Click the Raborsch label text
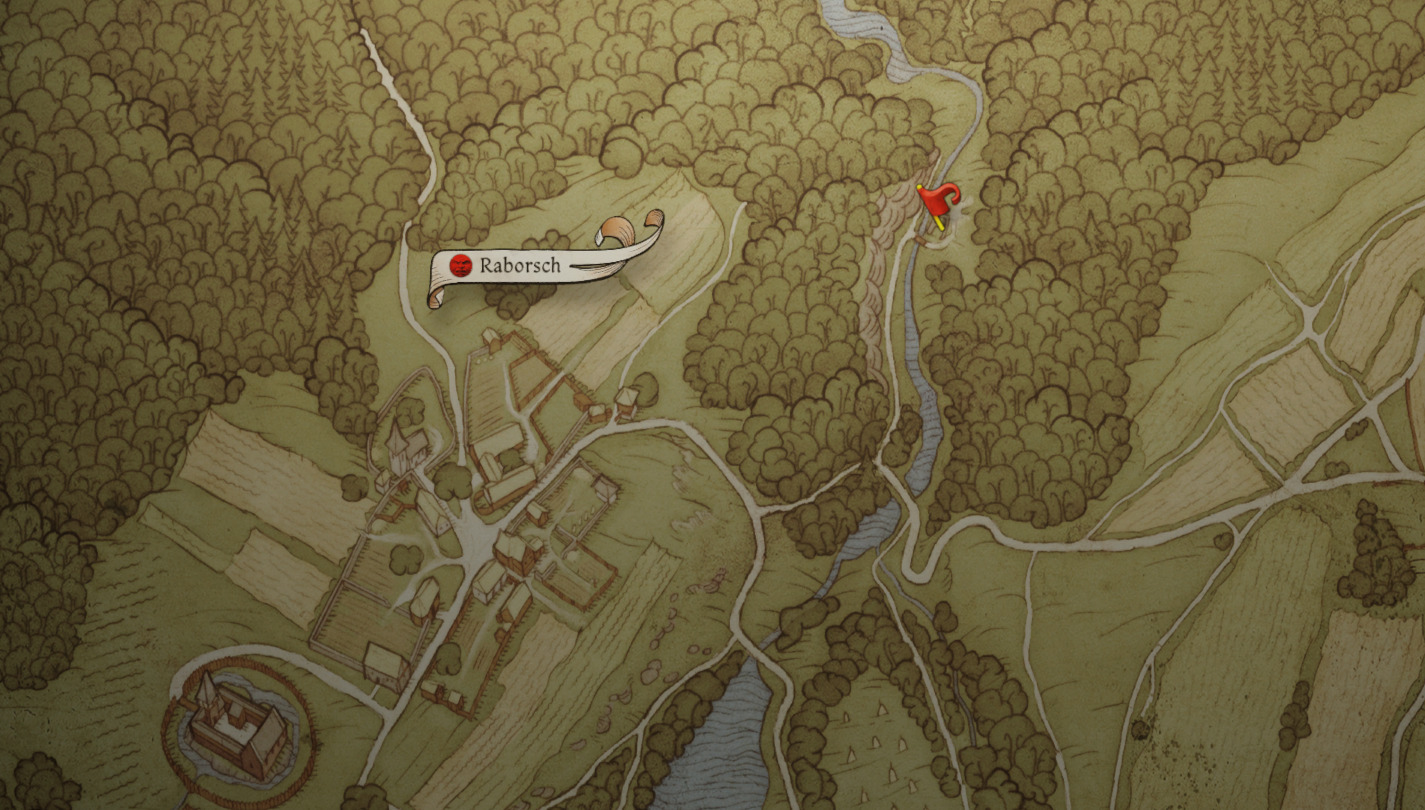Image resolution: width=1425 pixels, height=810 pixels. point(520,266)
